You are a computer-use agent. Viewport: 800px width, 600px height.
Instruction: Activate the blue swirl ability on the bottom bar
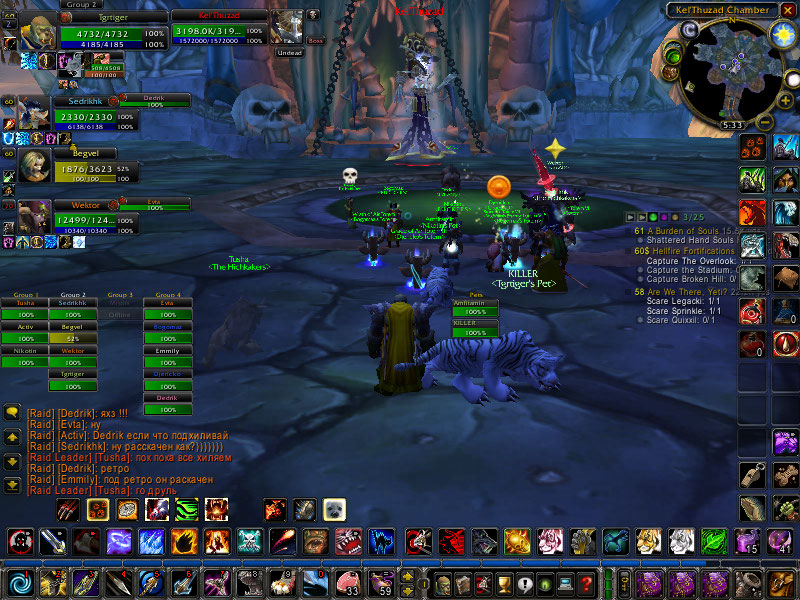[19, 582]
